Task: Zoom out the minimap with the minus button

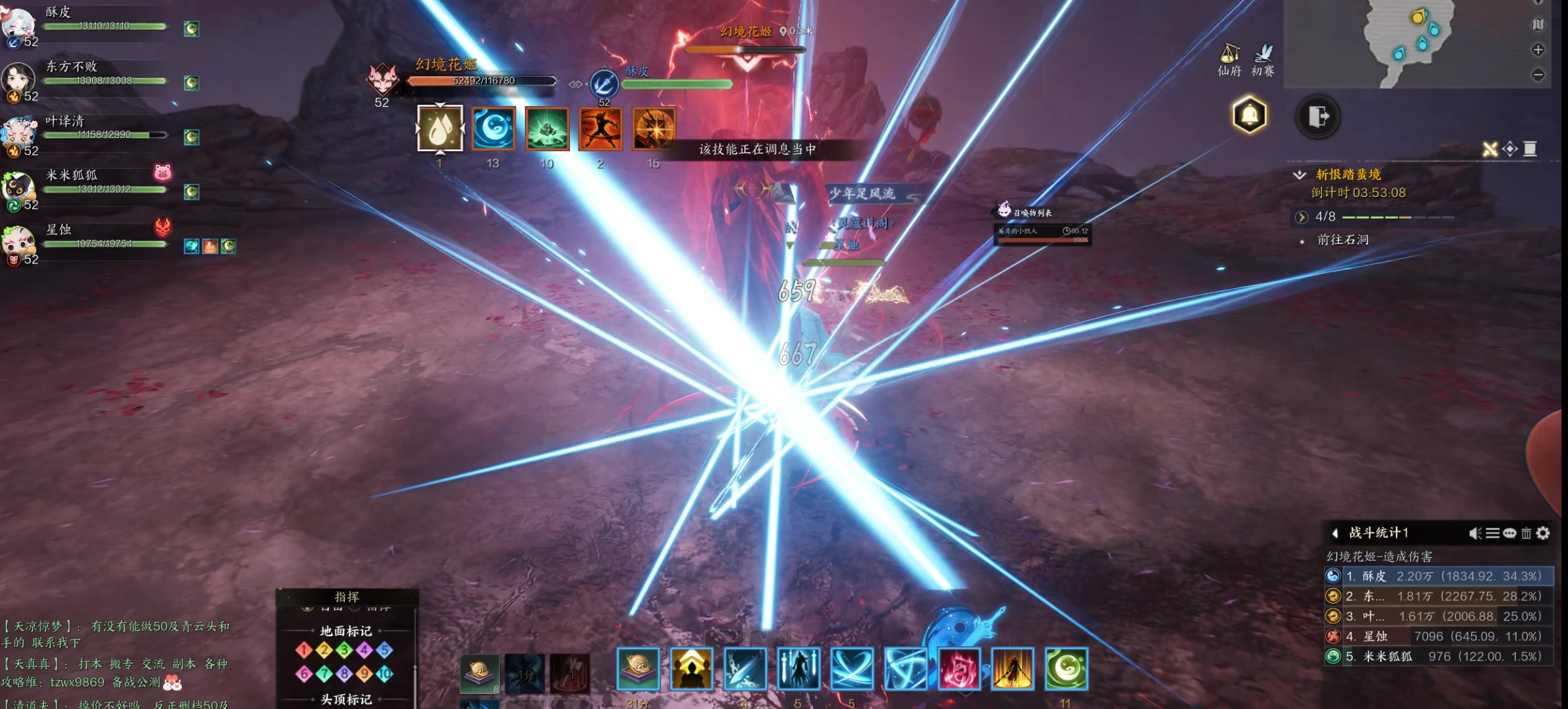Action: pyautogui.click(x=1538, y=75)
